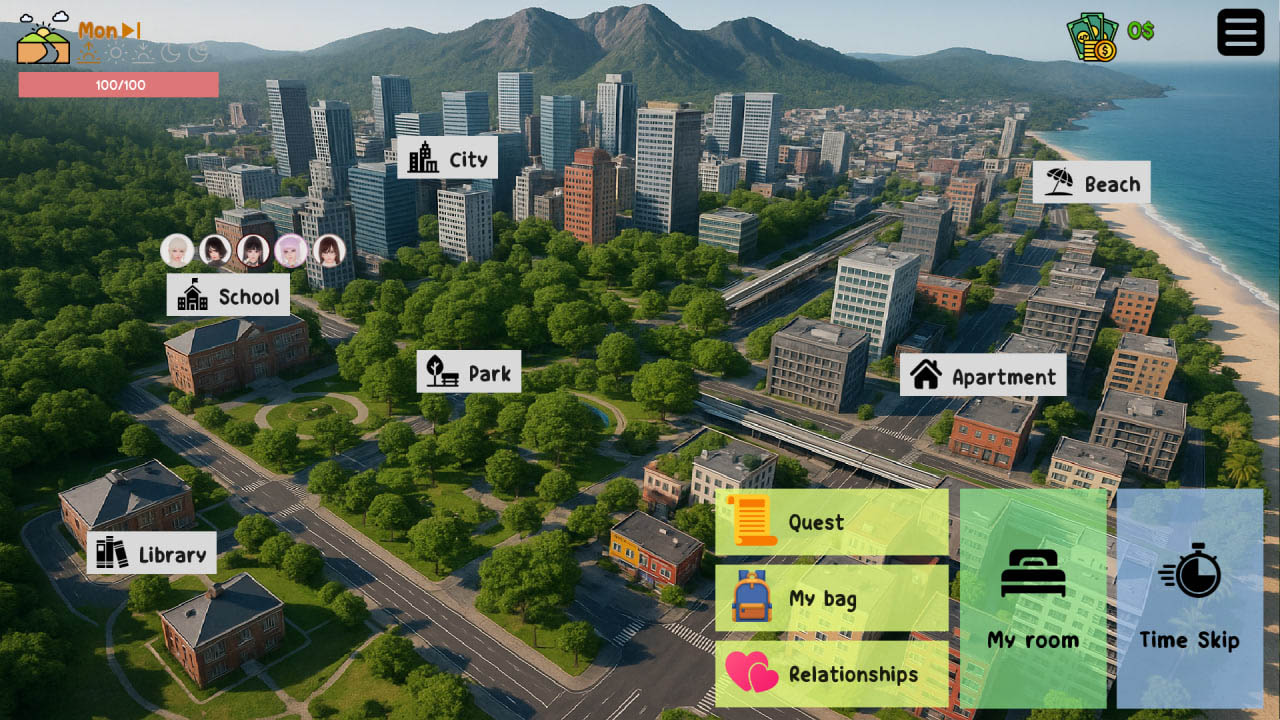Screen dimensions: 1280x720
Task: Show the Relationships panel
Action: 831,674
